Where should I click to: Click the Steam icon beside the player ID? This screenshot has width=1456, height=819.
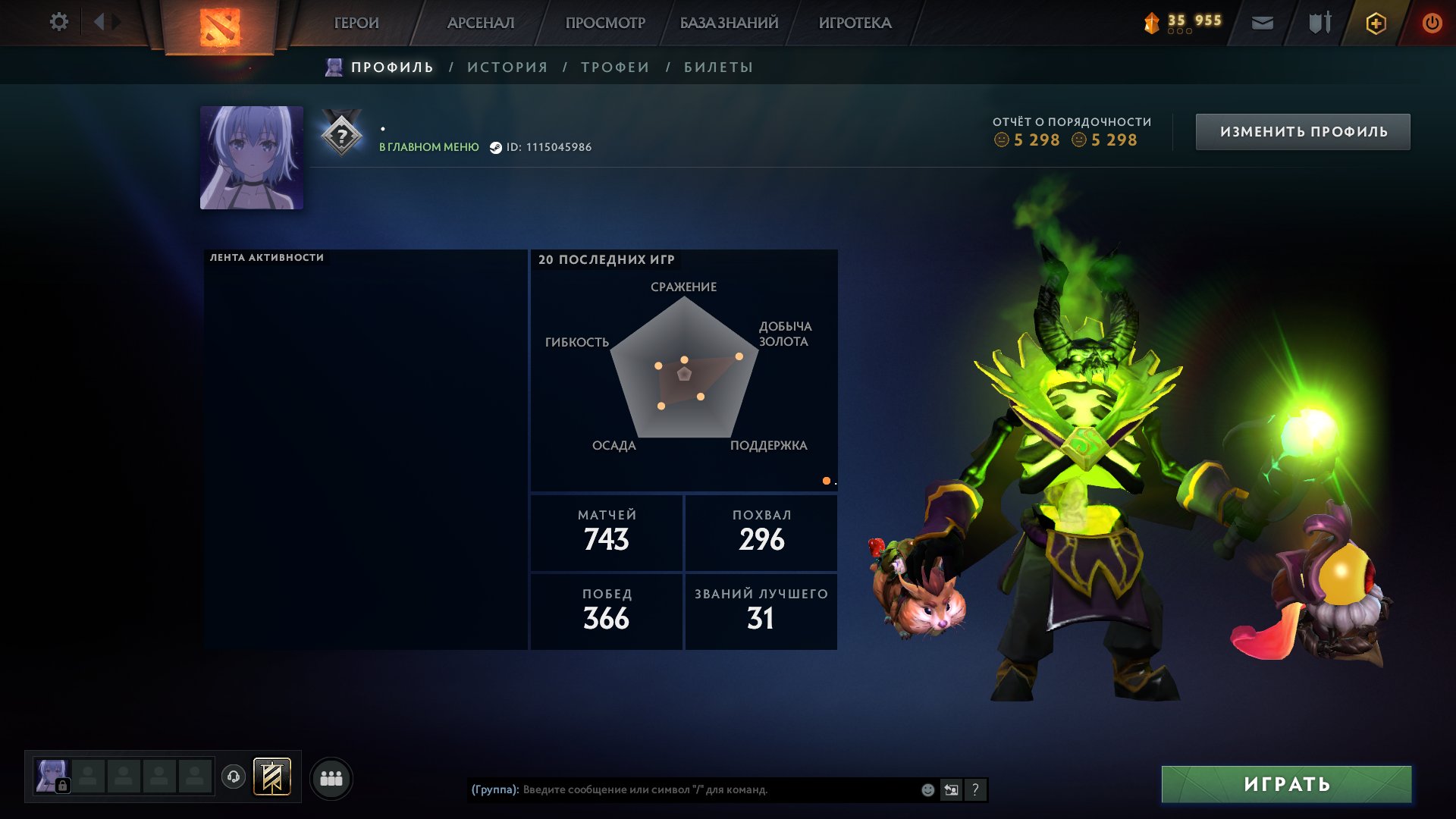(x=497, y=149)
